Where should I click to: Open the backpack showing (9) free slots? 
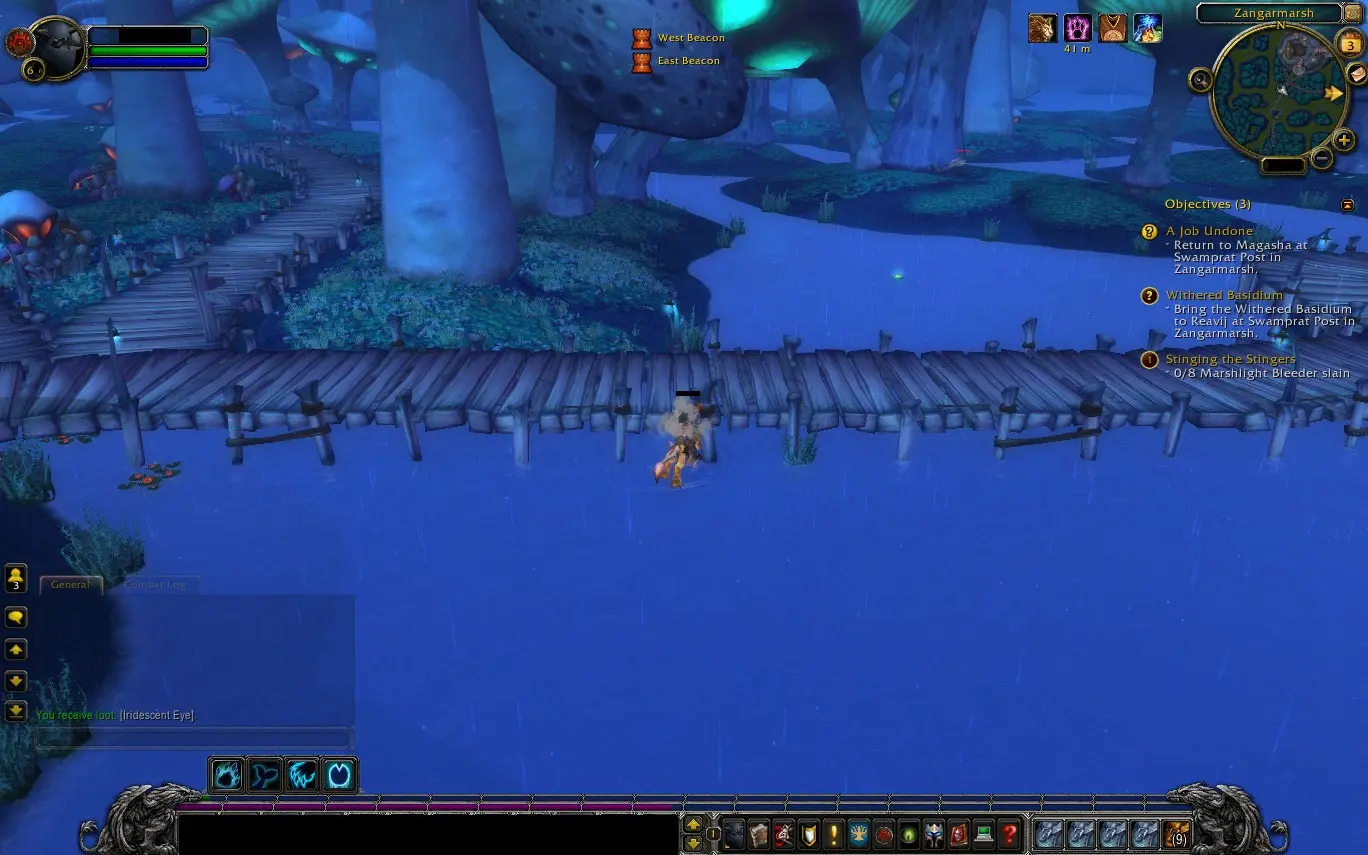1176,833
